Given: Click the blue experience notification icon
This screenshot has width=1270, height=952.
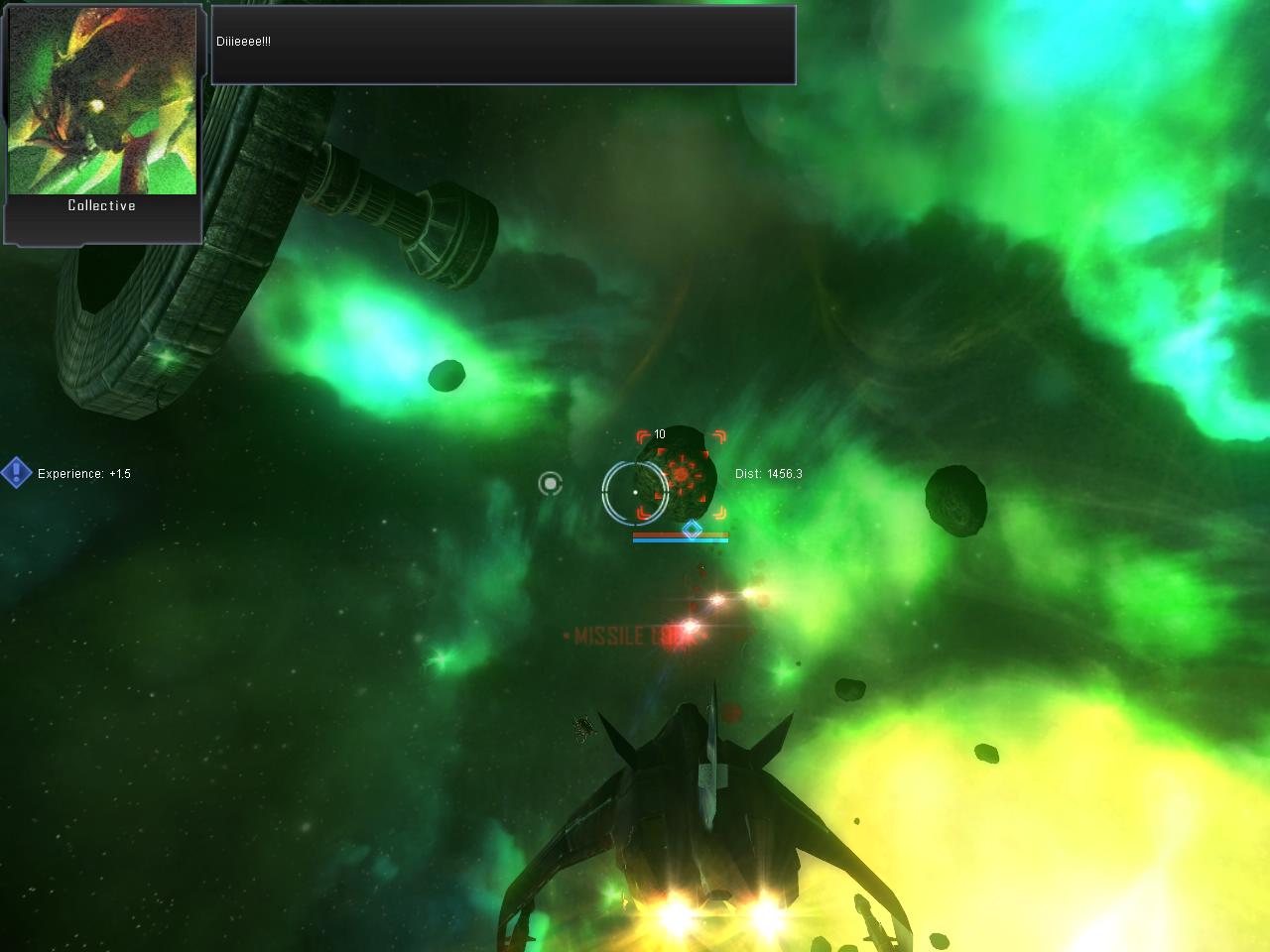Looking at the screenshot, I should coord(16,473).
